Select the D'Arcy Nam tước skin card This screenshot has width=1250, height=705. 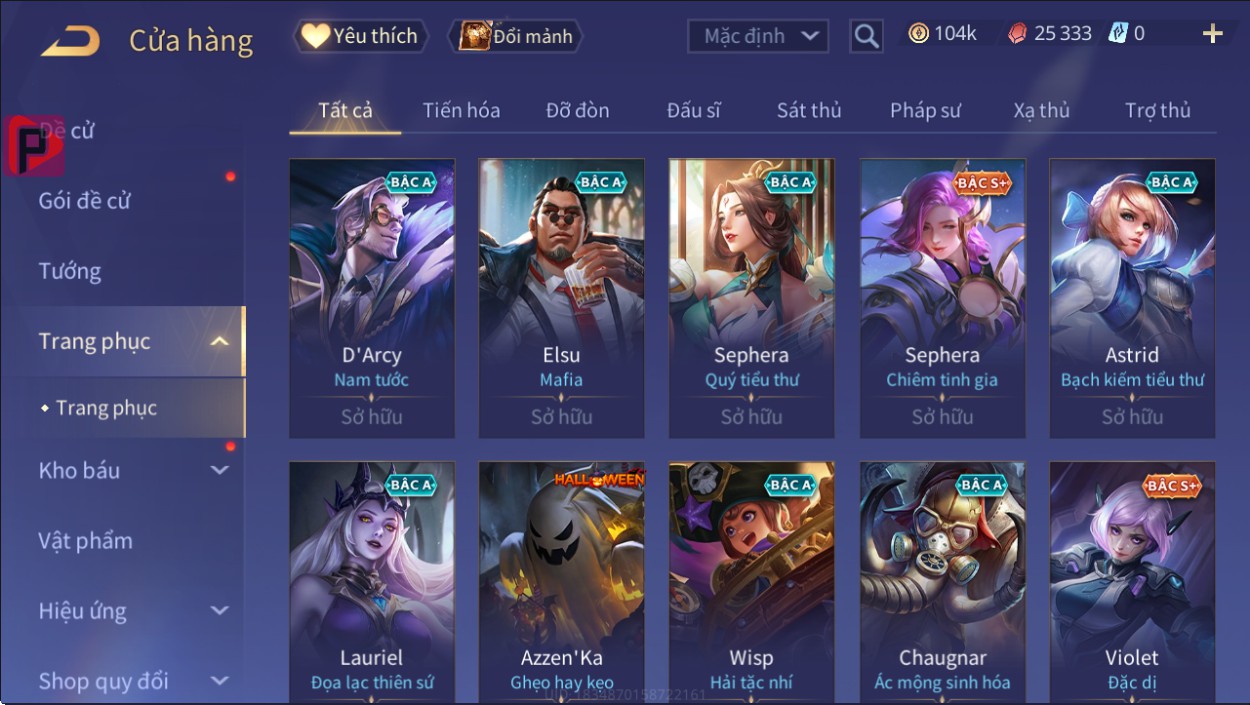(x=372, y=297)
